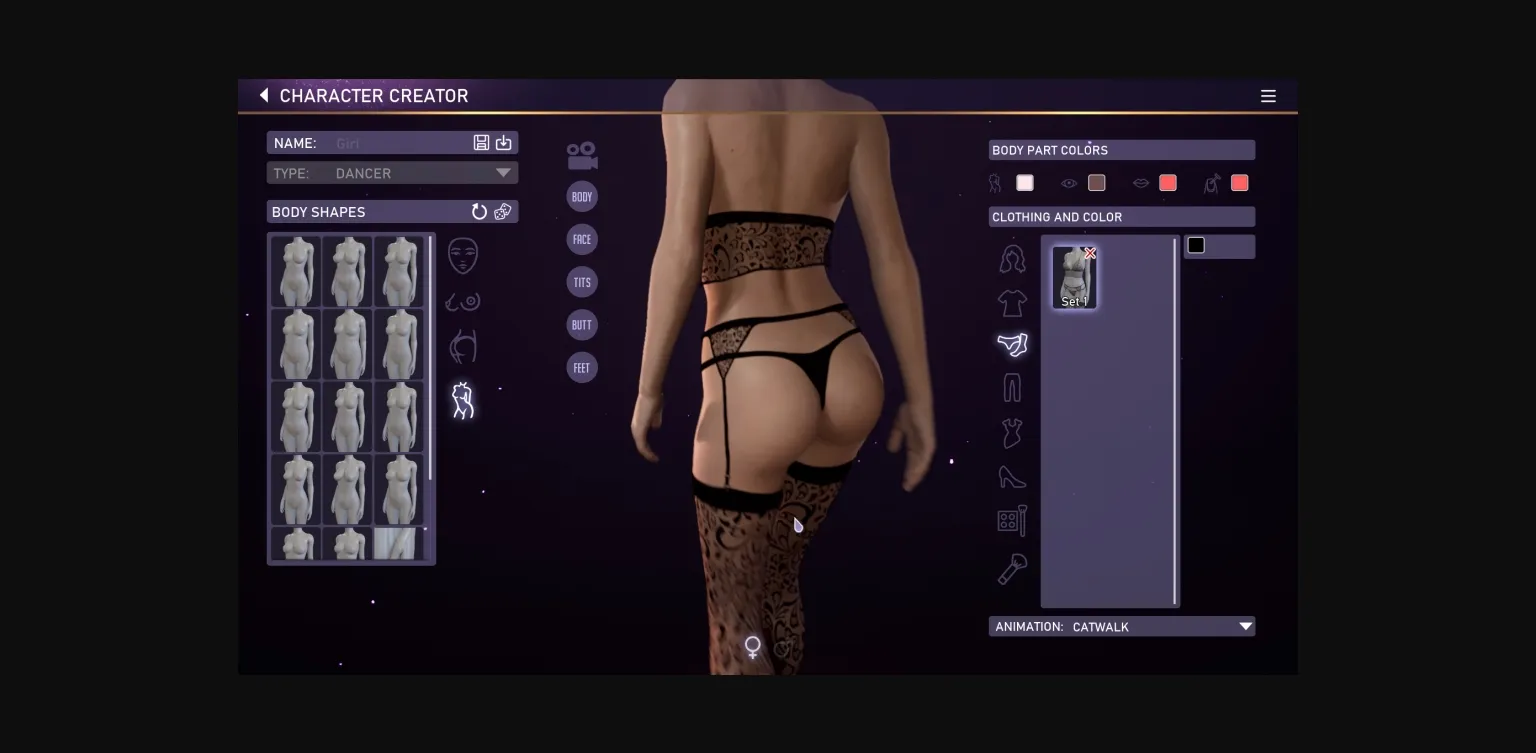Select the eye color category icon
The image size is (1536, 753).
click(1069, 183)
